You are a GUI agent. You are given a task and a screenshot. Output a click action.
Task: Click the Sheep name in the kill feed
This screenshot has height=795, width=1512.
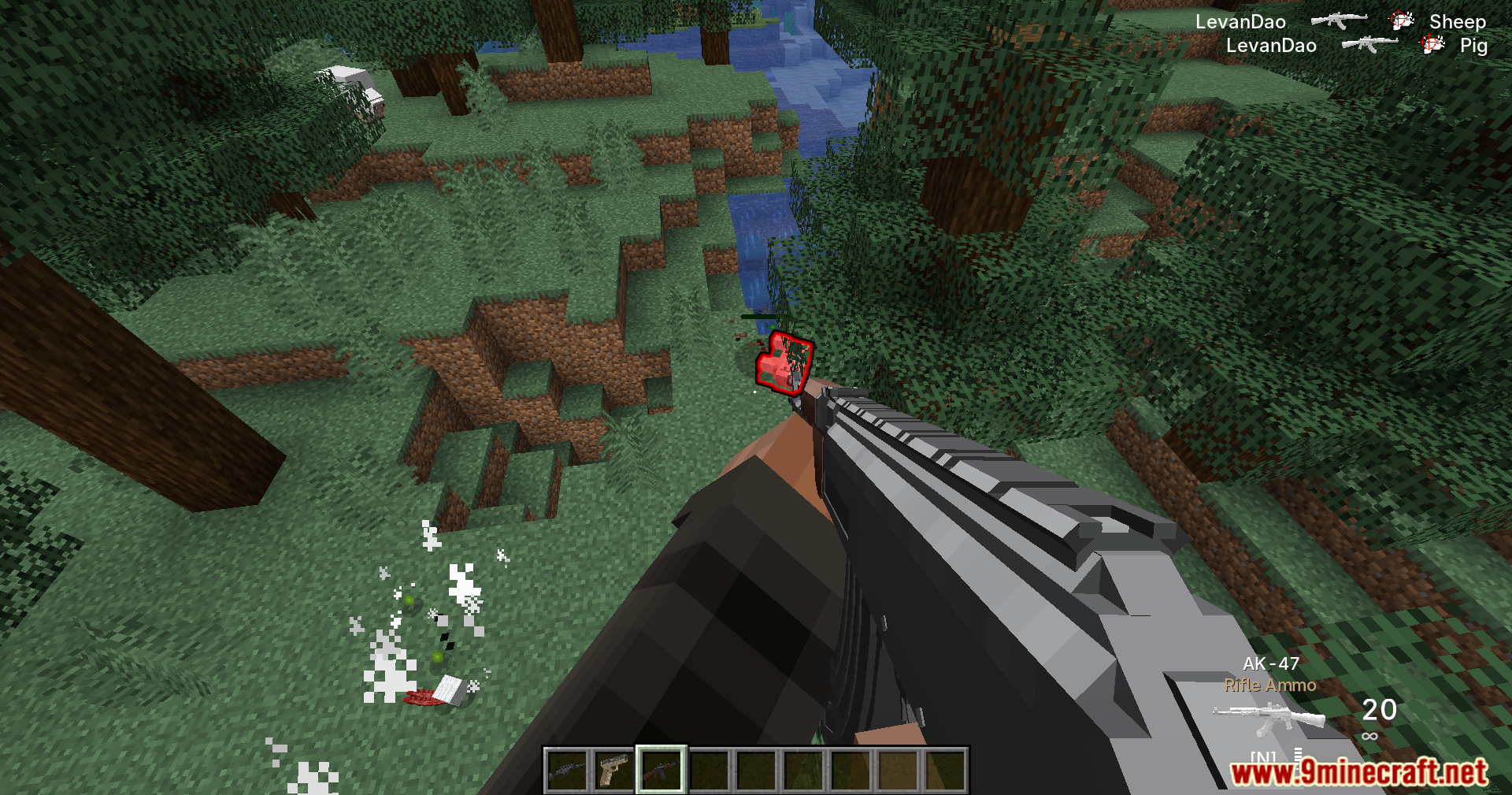tap(1458, 21)
